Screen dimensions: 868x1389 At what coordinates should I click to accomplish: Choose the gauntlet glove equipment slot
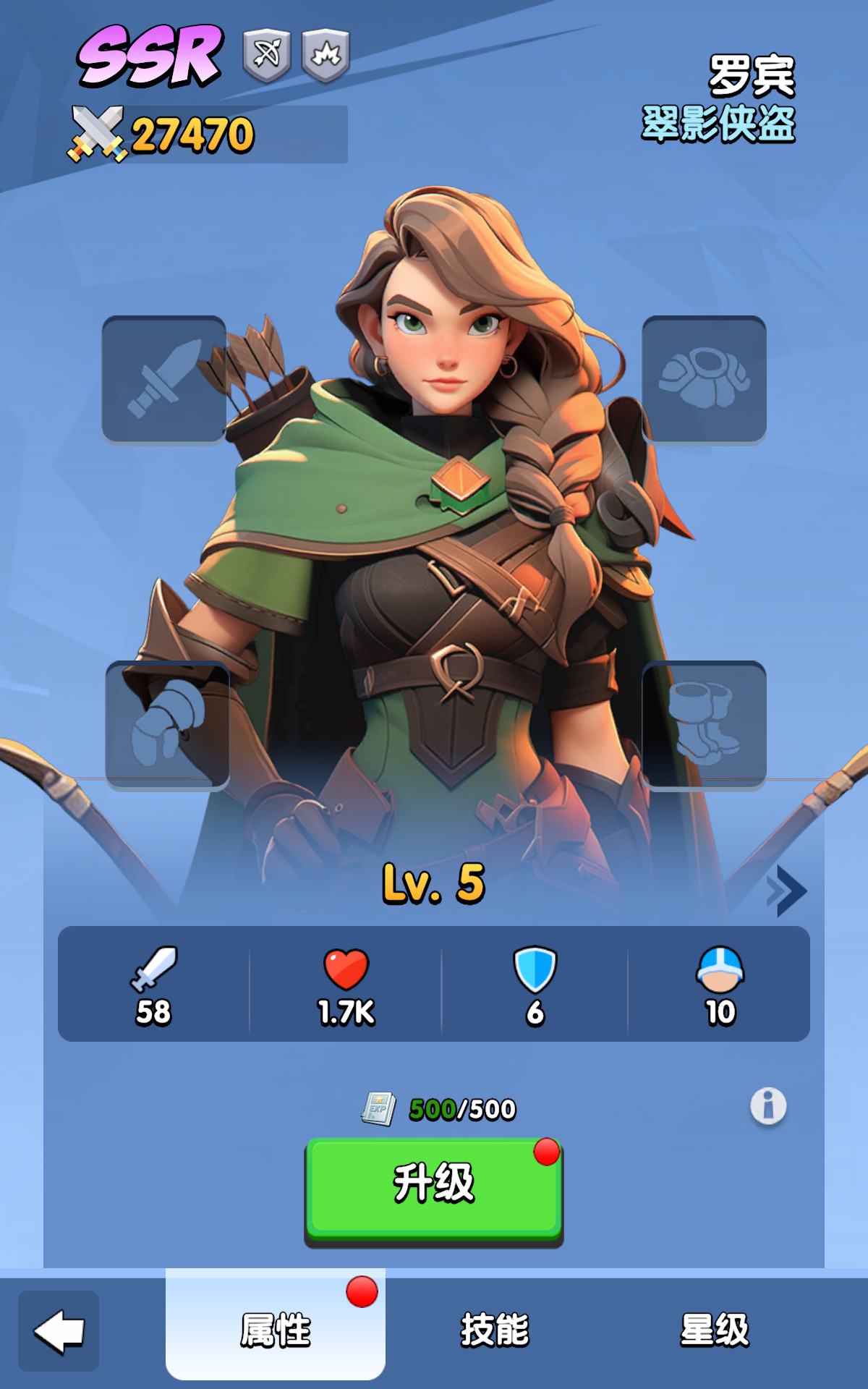tap(167, 725)
